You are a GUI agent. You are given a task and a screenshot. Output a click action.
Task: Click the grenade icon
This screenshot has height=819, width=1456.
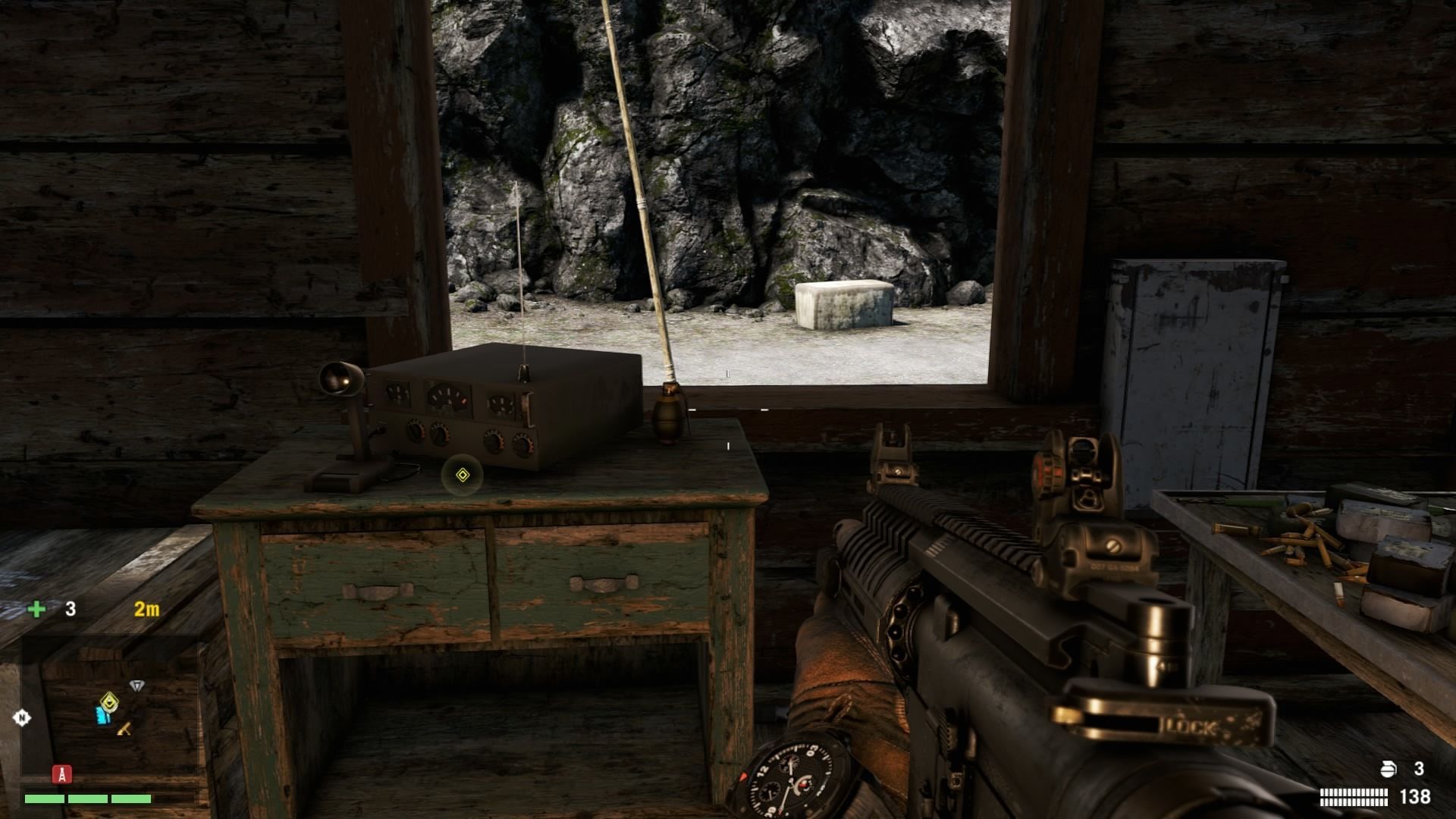pos(1388,769)
